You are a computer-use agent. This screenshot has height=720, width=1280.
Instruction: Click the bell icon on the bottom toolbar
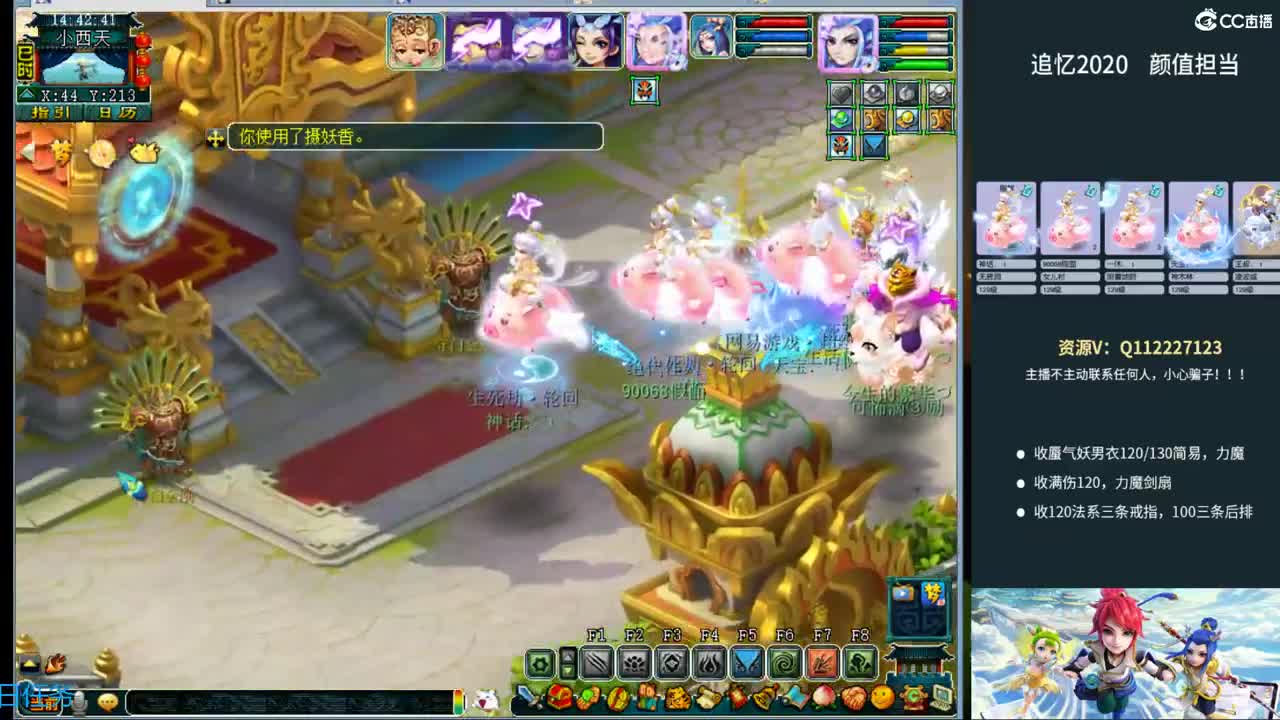(764, 698)
